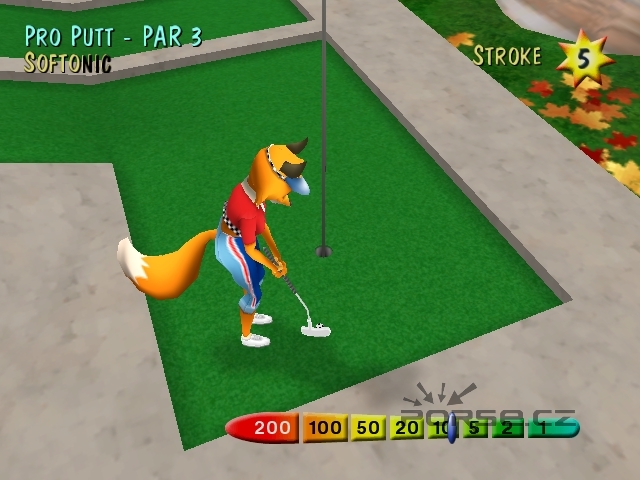Set putt power to the red 200 segment
The height and width of the screenshot is (480, 640).
268,429
